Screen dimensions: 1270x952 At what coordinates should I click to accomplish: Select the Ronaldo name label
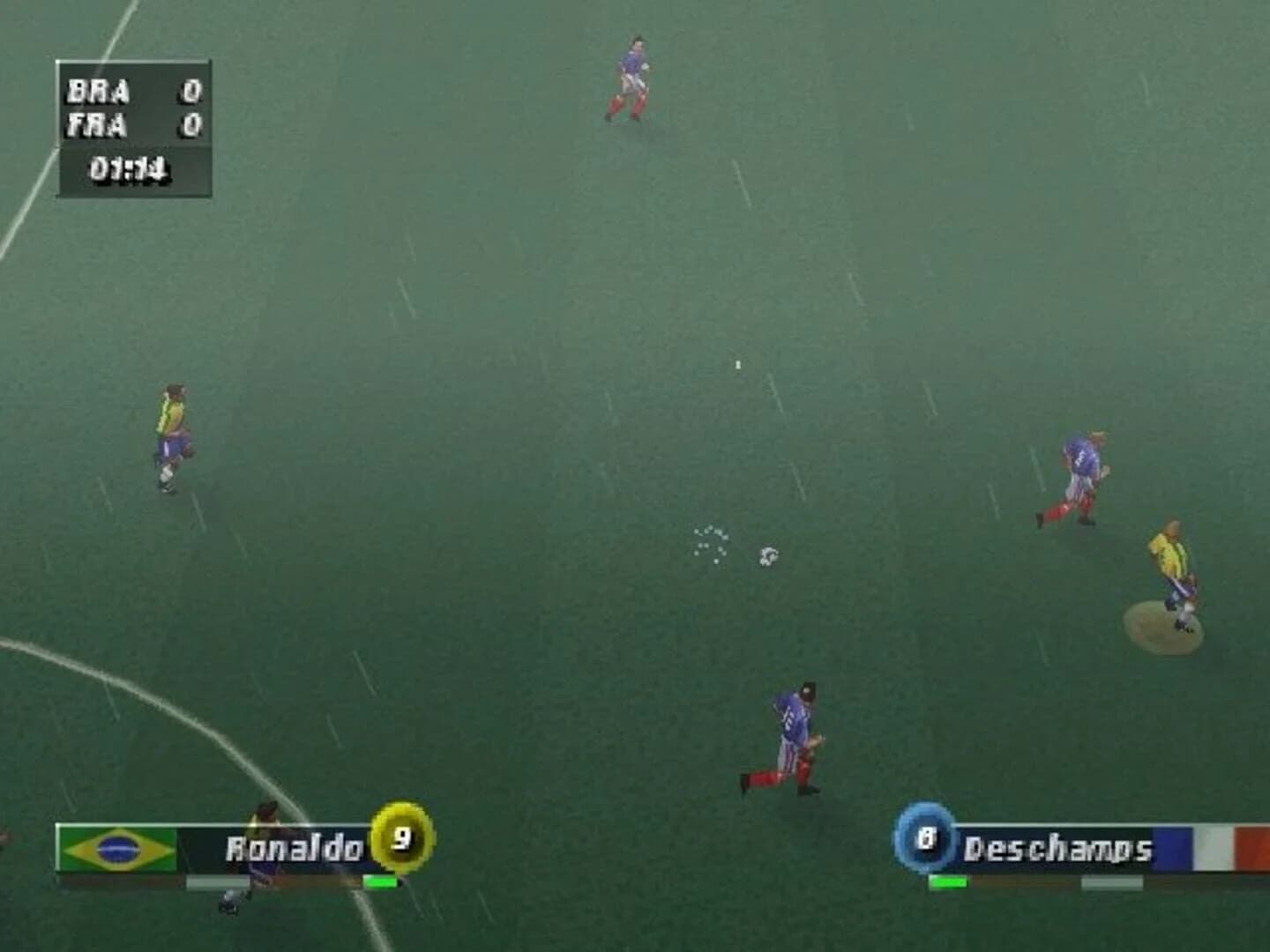click(295, 846)
